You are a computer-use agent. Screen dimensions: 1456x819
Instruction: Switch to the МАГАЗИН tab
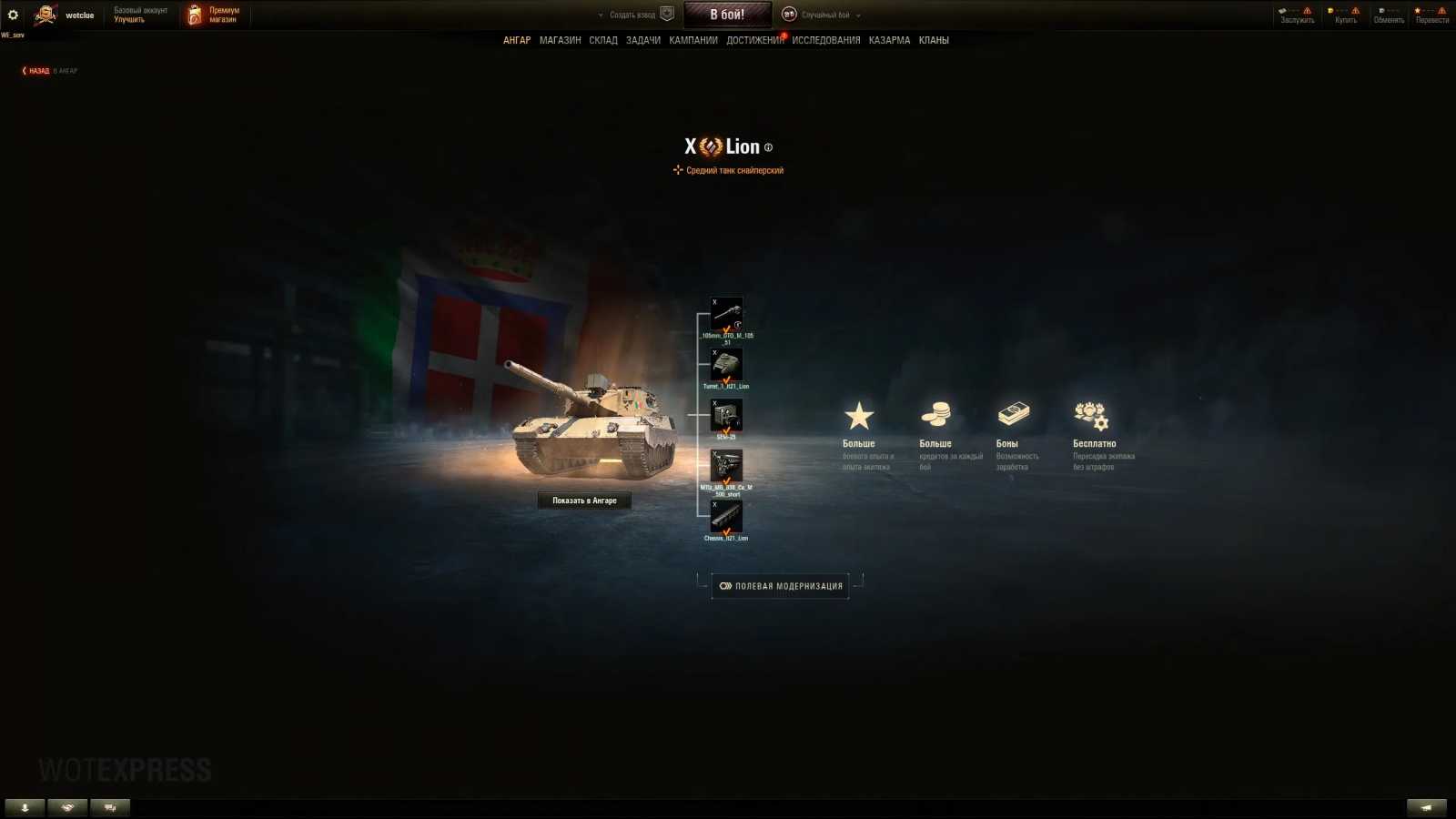click(560, 39)
